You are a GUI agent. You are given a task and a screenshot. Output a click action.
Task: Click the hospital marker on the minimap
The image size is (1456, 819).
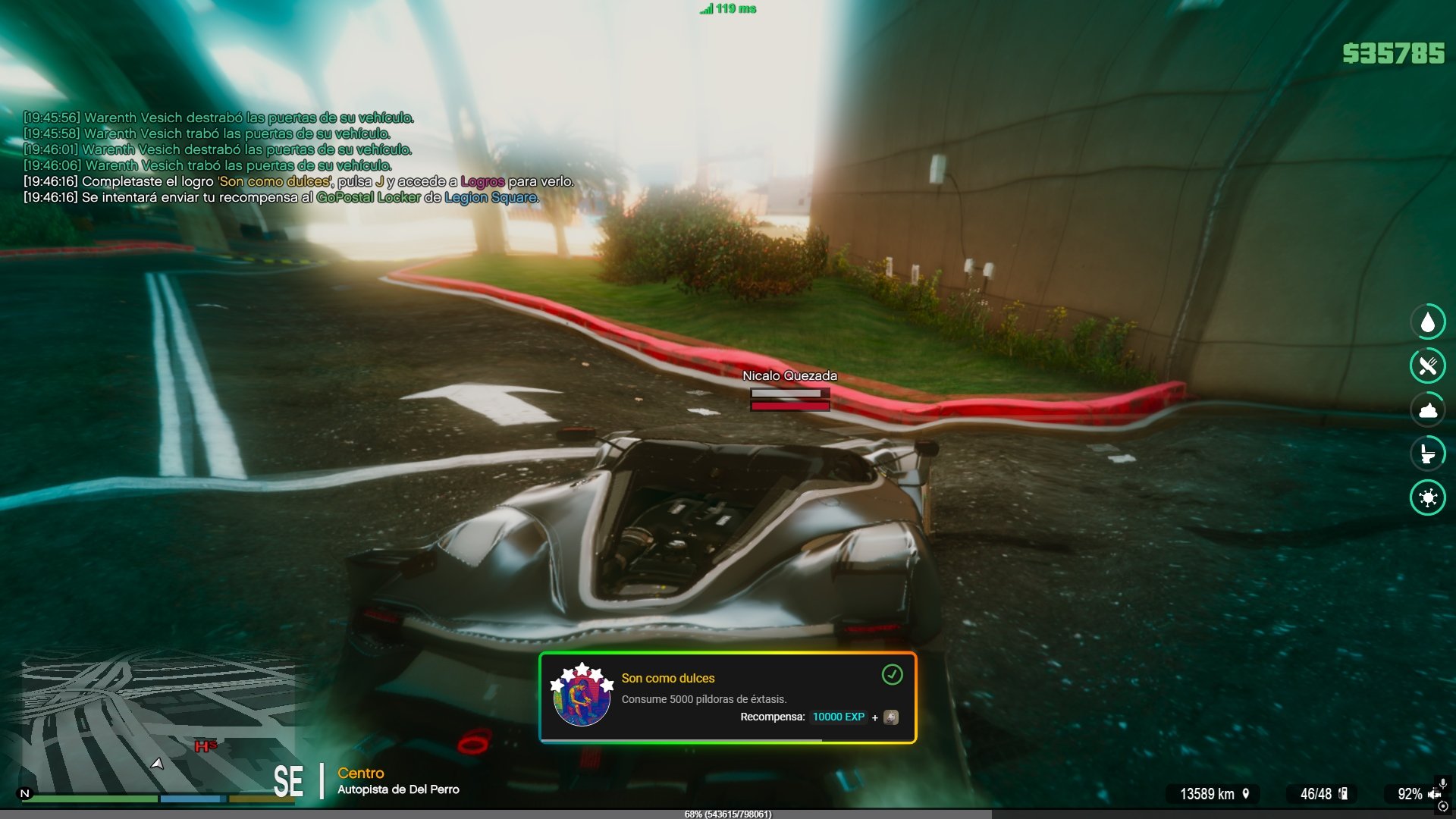(205, 746)
